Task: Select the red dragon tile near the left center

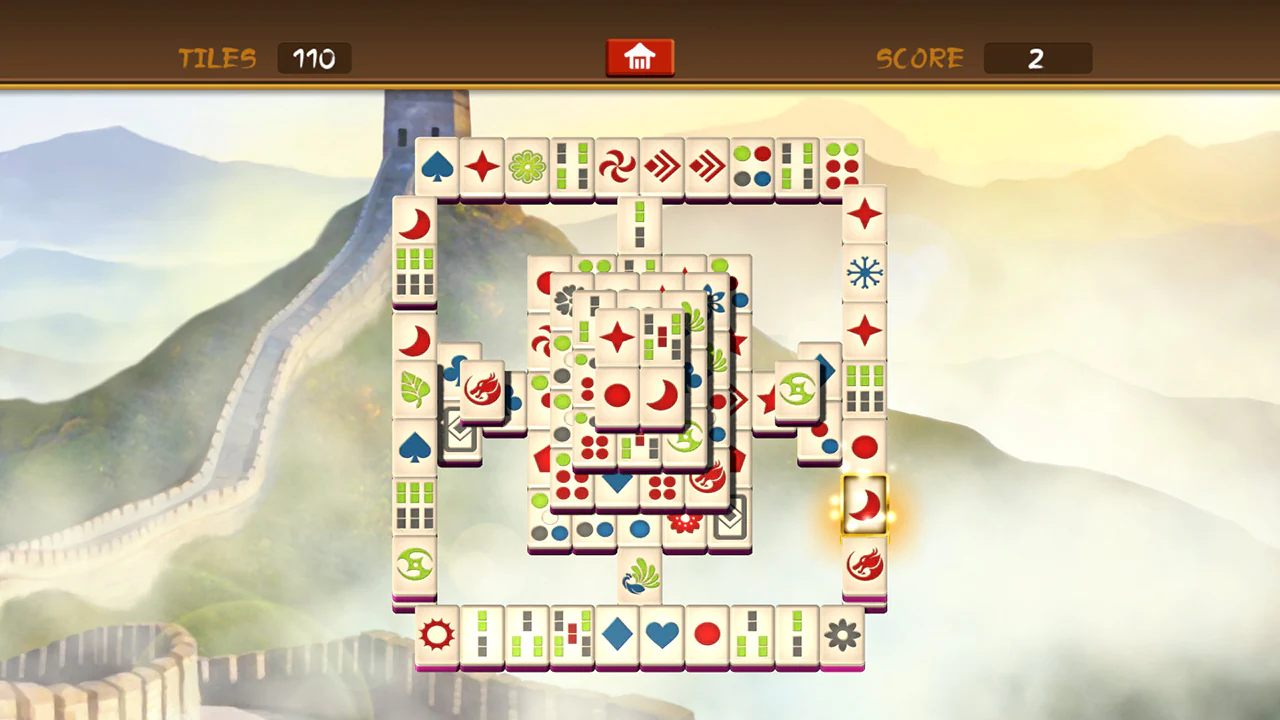Action: [x=484, y=390]
